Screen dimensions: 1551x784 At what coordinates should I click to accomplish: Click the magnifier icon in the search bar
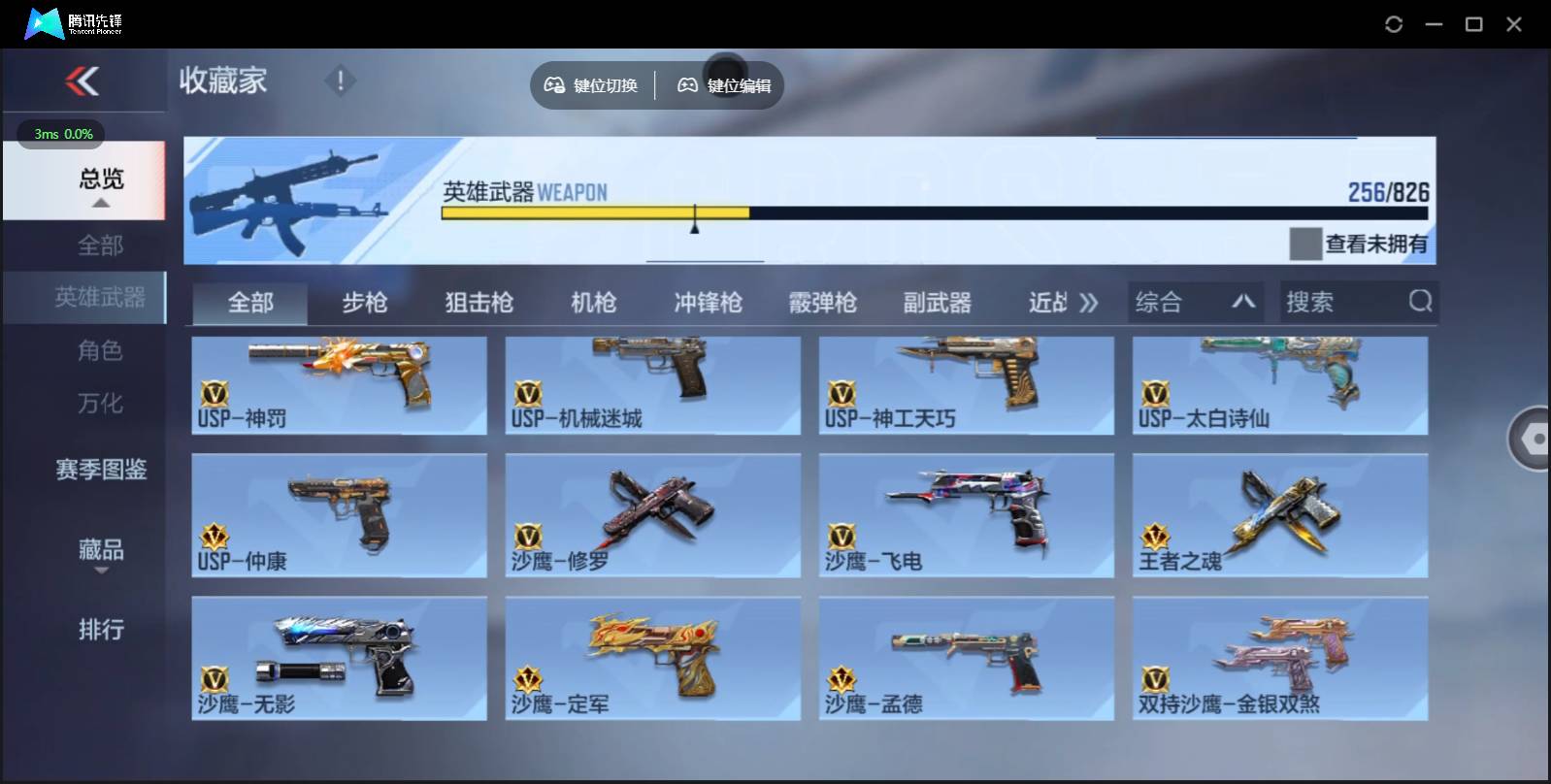[x=1421, y=302]
